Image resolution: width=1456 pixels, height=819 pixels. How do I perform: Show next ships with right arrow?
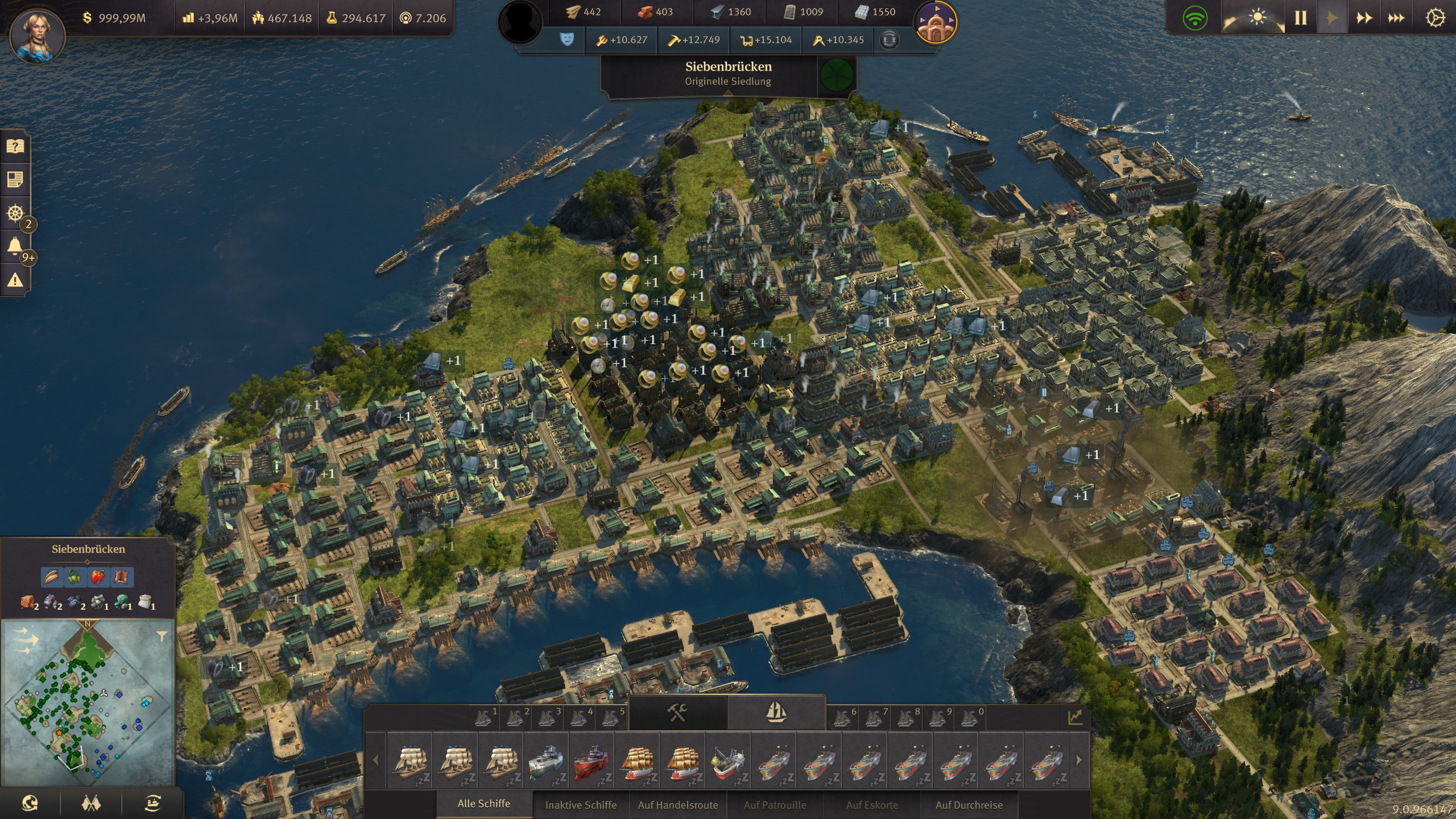pyautogui.click(x=1079, y=760)
